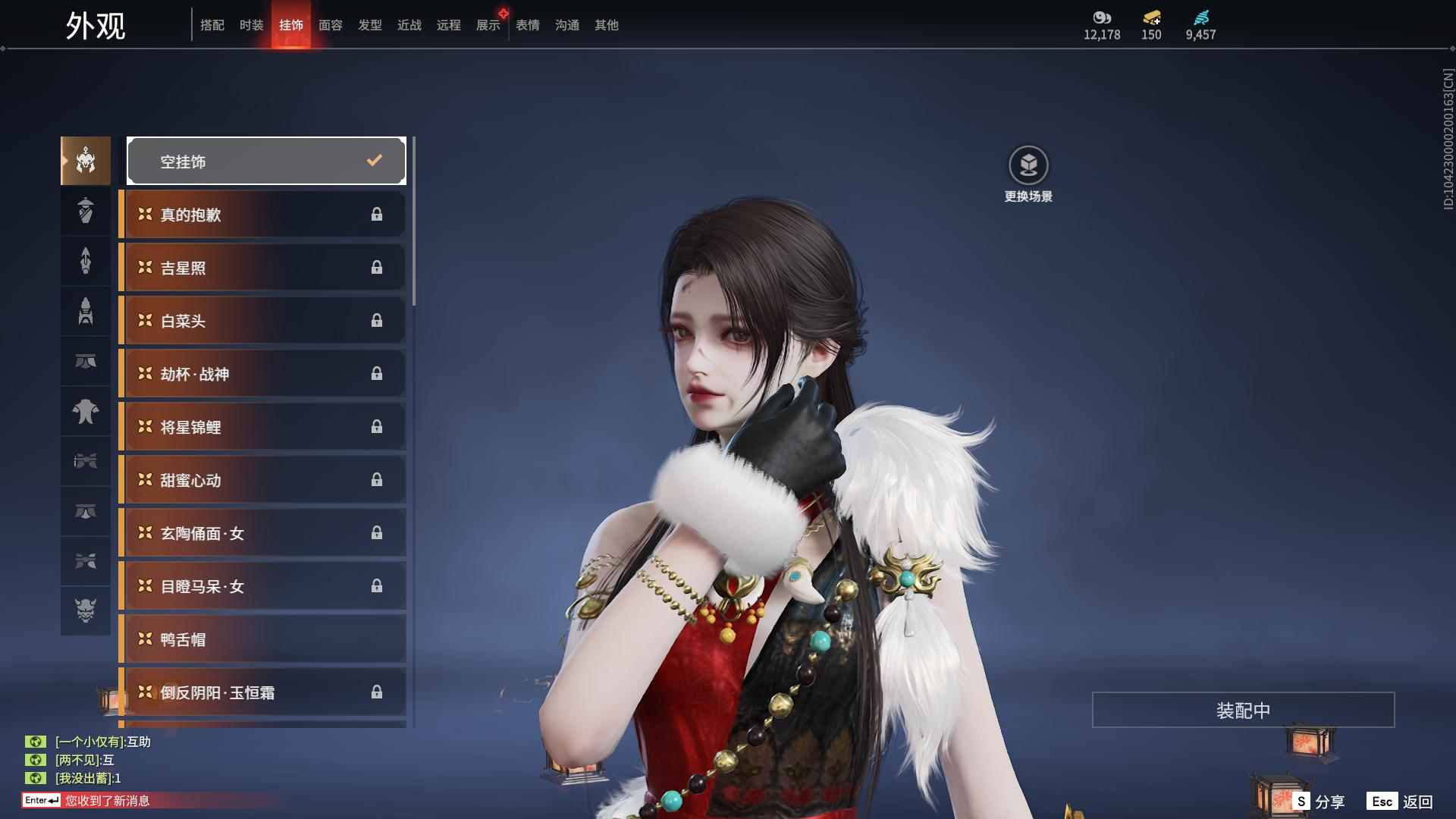
Task: Click the 装配中 equip button
Action: point(1243,710)
